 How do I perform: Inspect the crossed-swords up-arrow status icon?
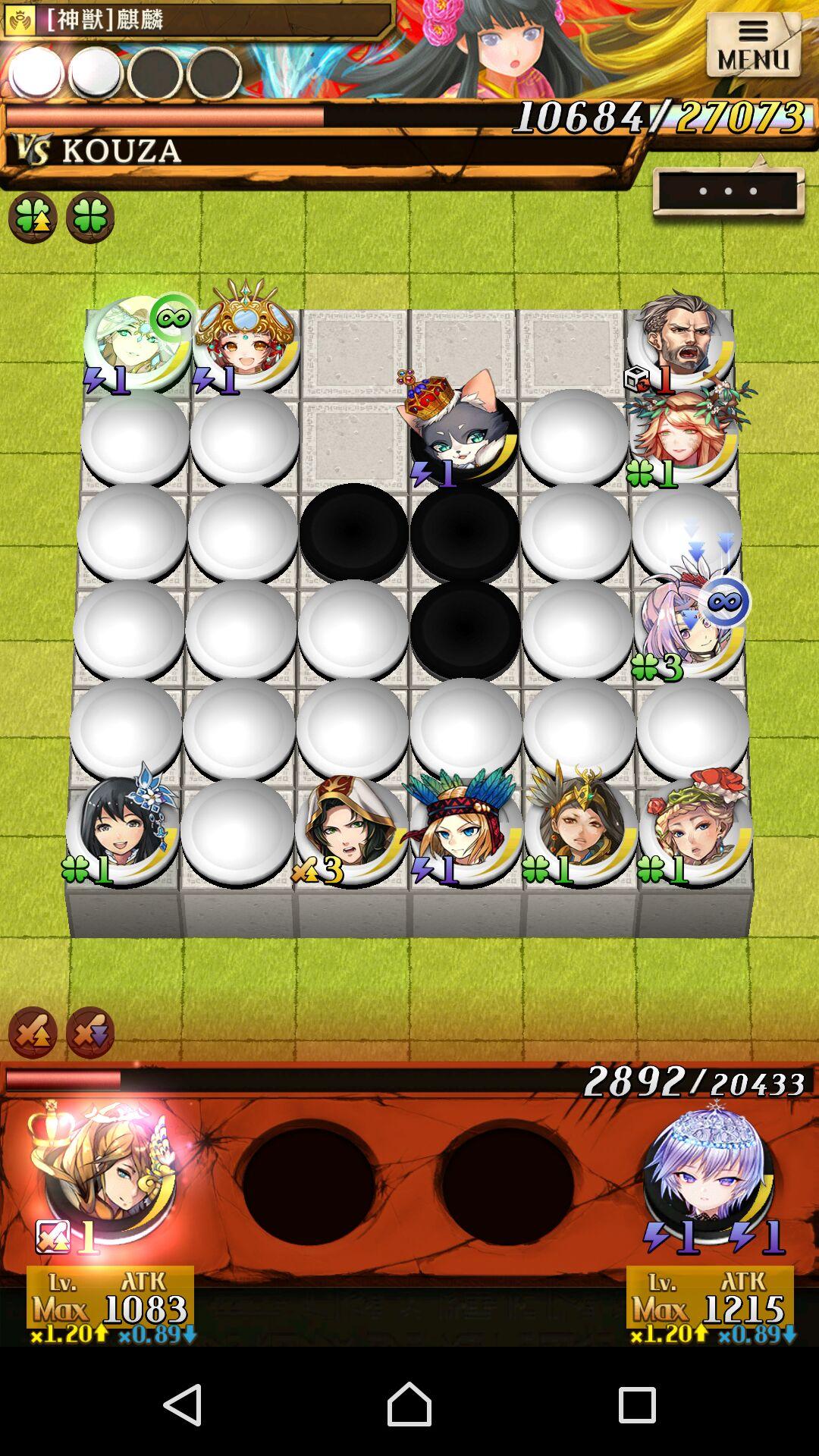33,1032
